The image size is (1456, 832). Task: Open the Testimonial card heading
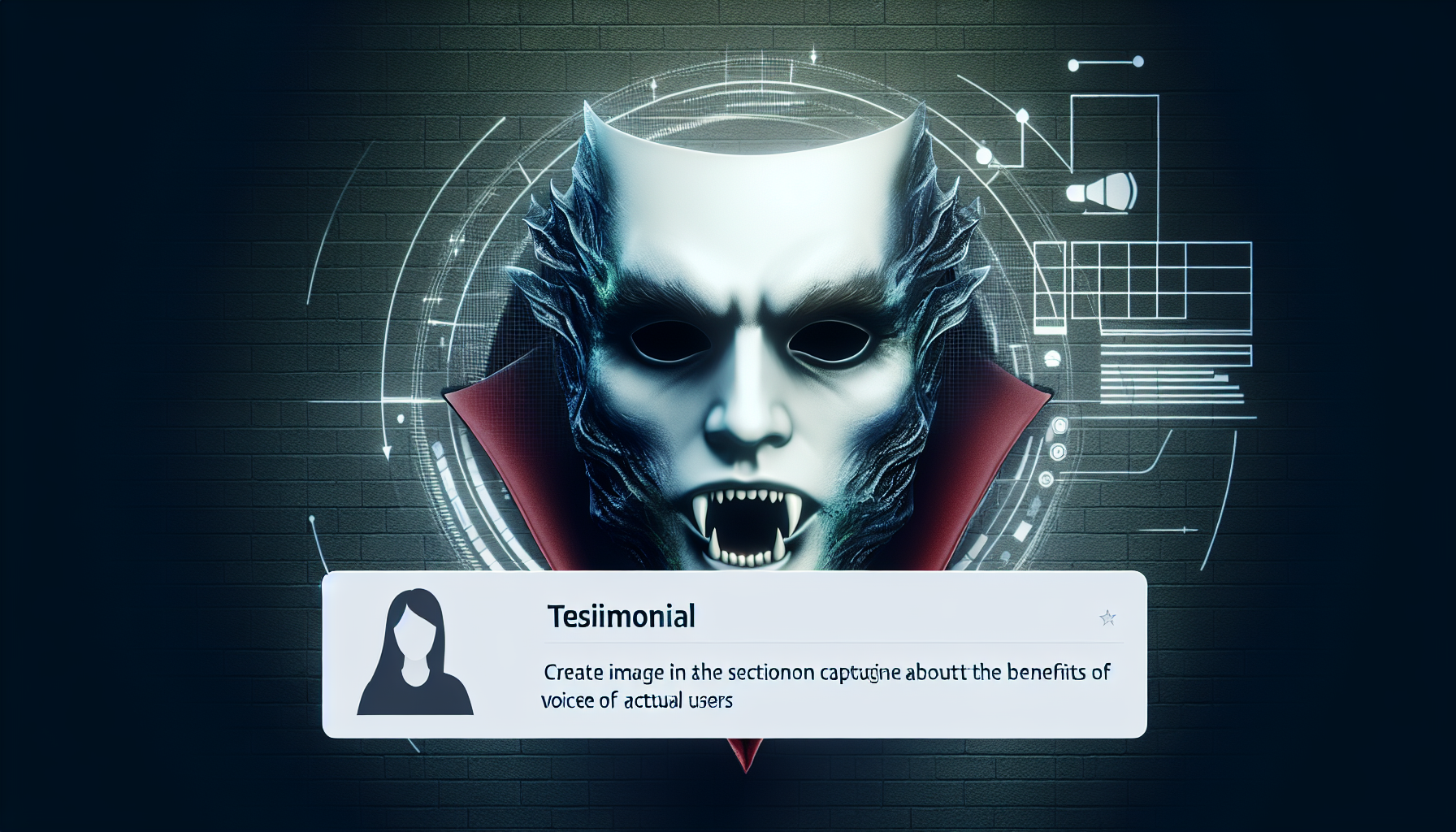point(622,617)
